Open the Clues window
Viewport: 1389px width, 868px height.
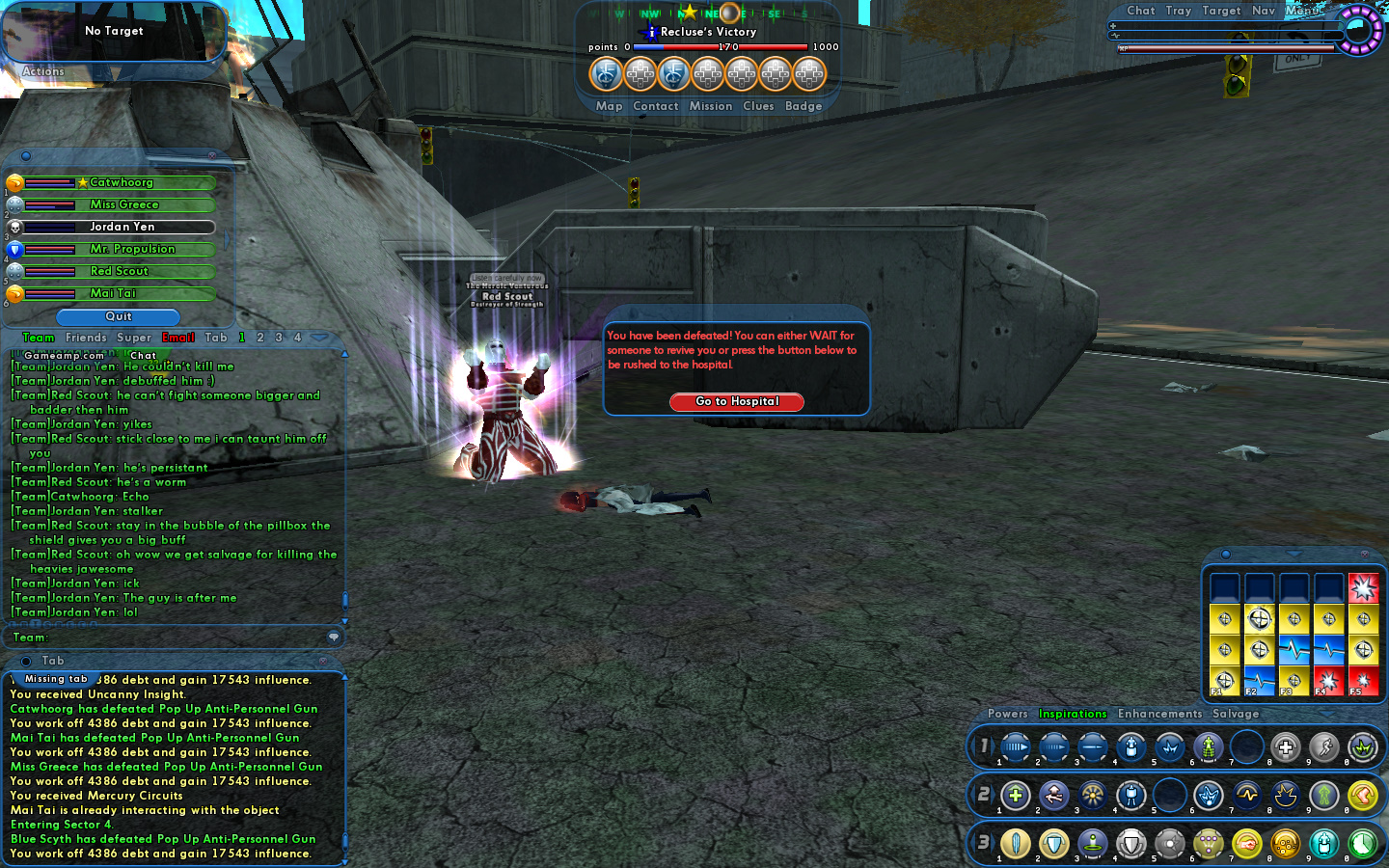(x=758, y=106)
